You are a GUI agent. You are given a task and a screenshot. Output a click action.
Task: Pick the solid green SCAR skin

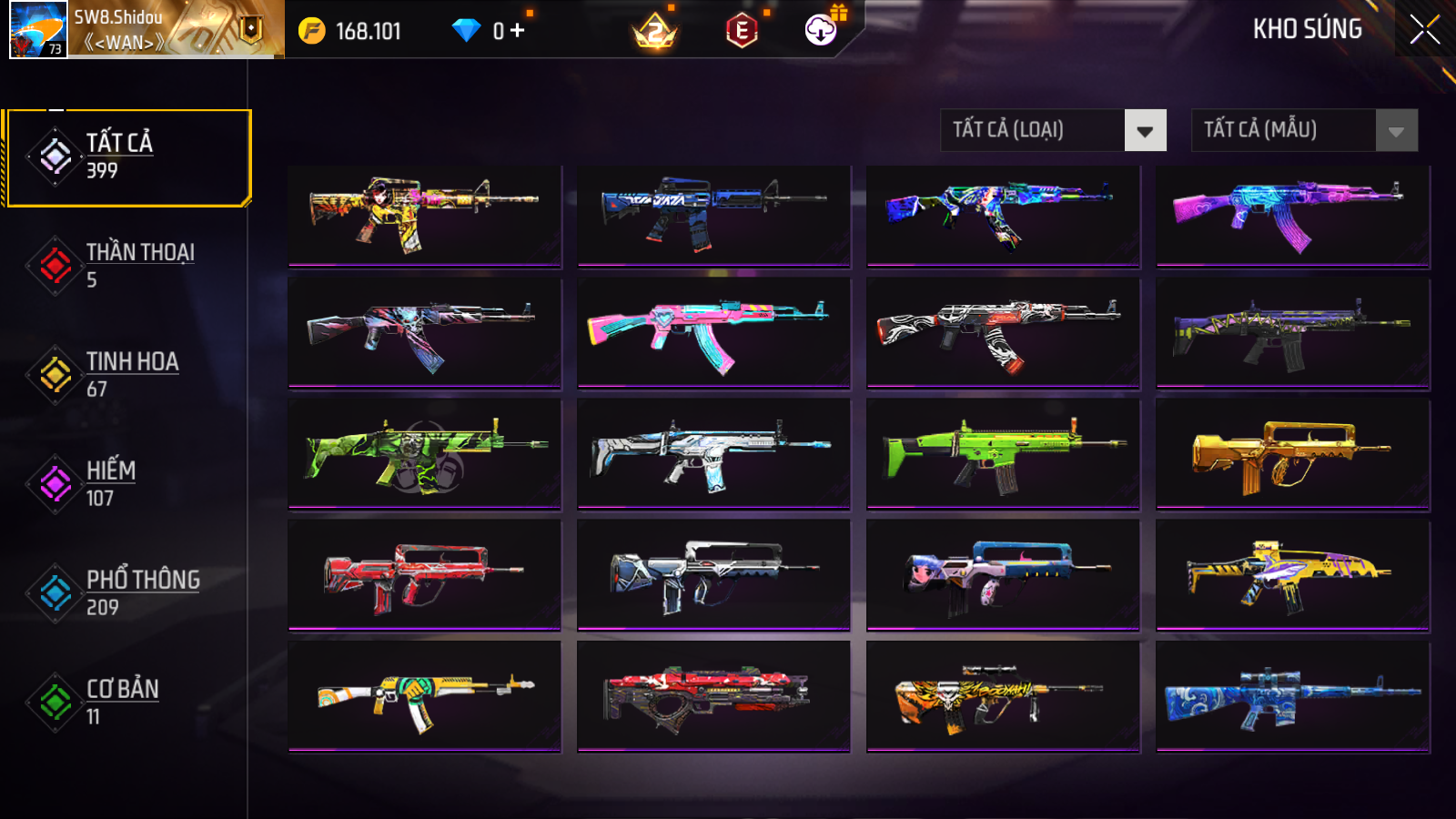[x=1003, y=455]
